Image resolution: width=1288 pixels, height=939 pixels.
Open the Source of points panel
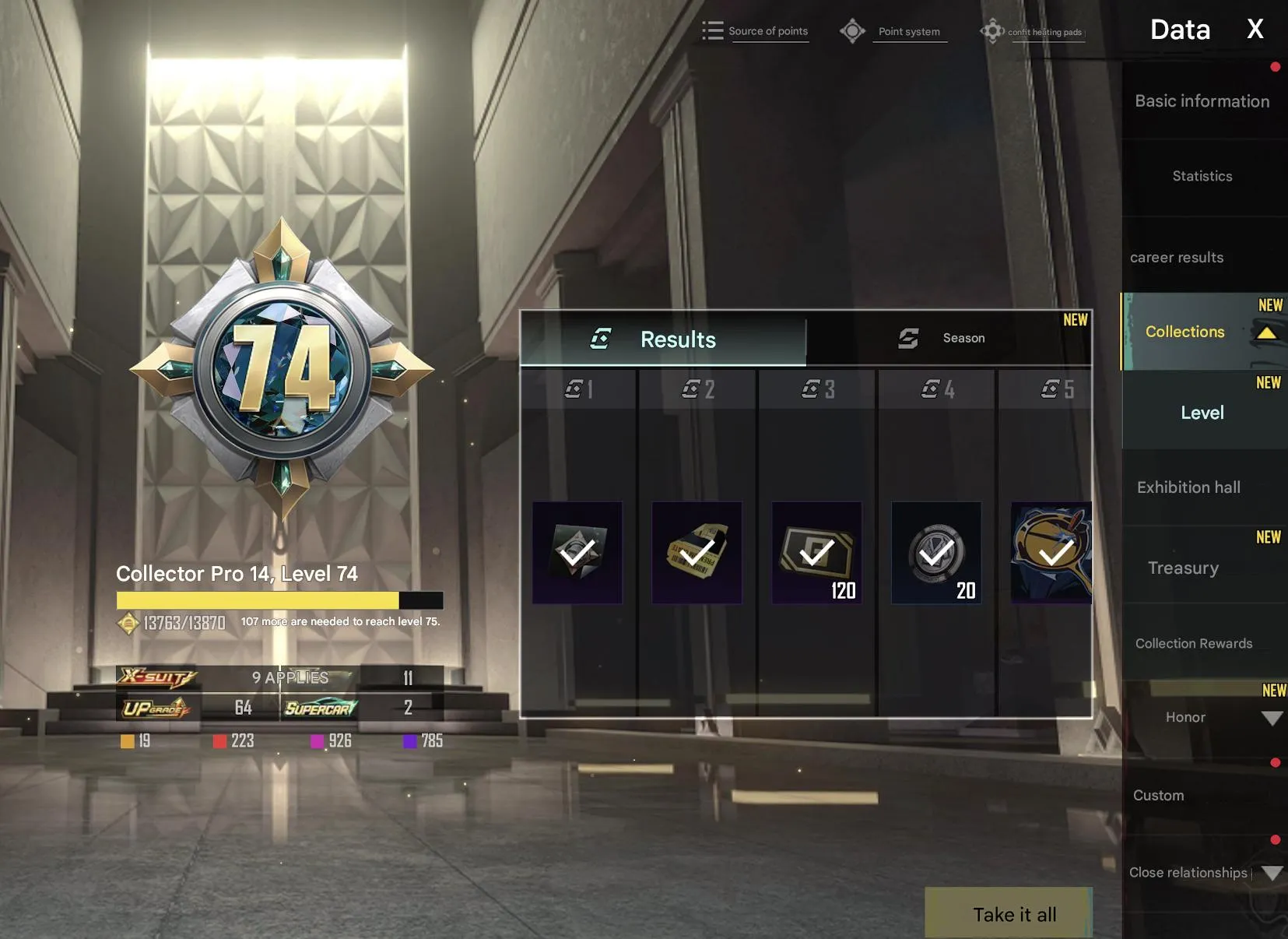click(768, 30)
